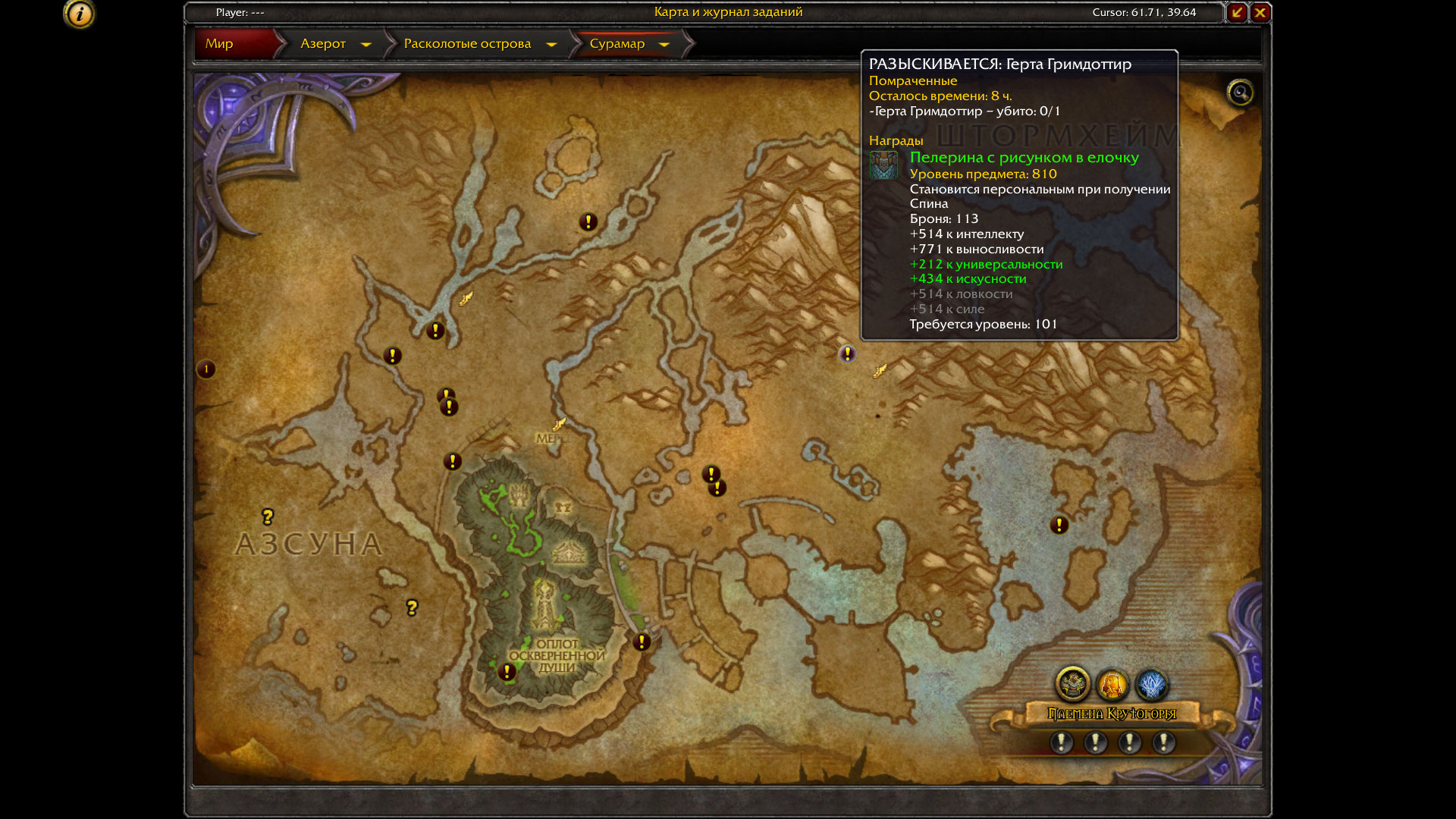Open the northernmost world quest marker
Screen dimensions: 1456x819
(x=588, y=221)
